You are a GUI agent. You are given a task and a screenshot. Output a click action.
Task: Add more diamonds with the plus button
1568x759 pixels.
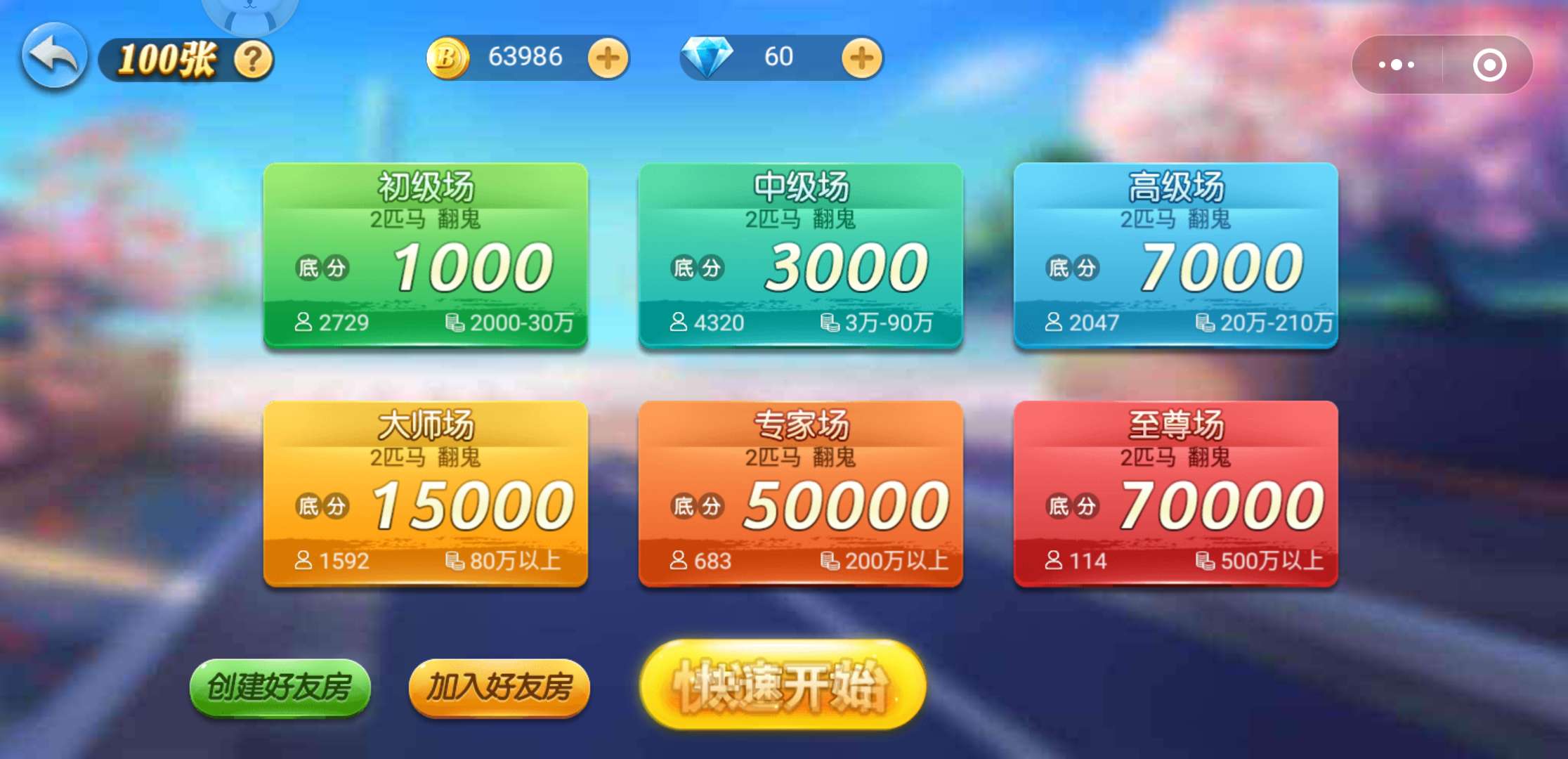click(863, 58)
